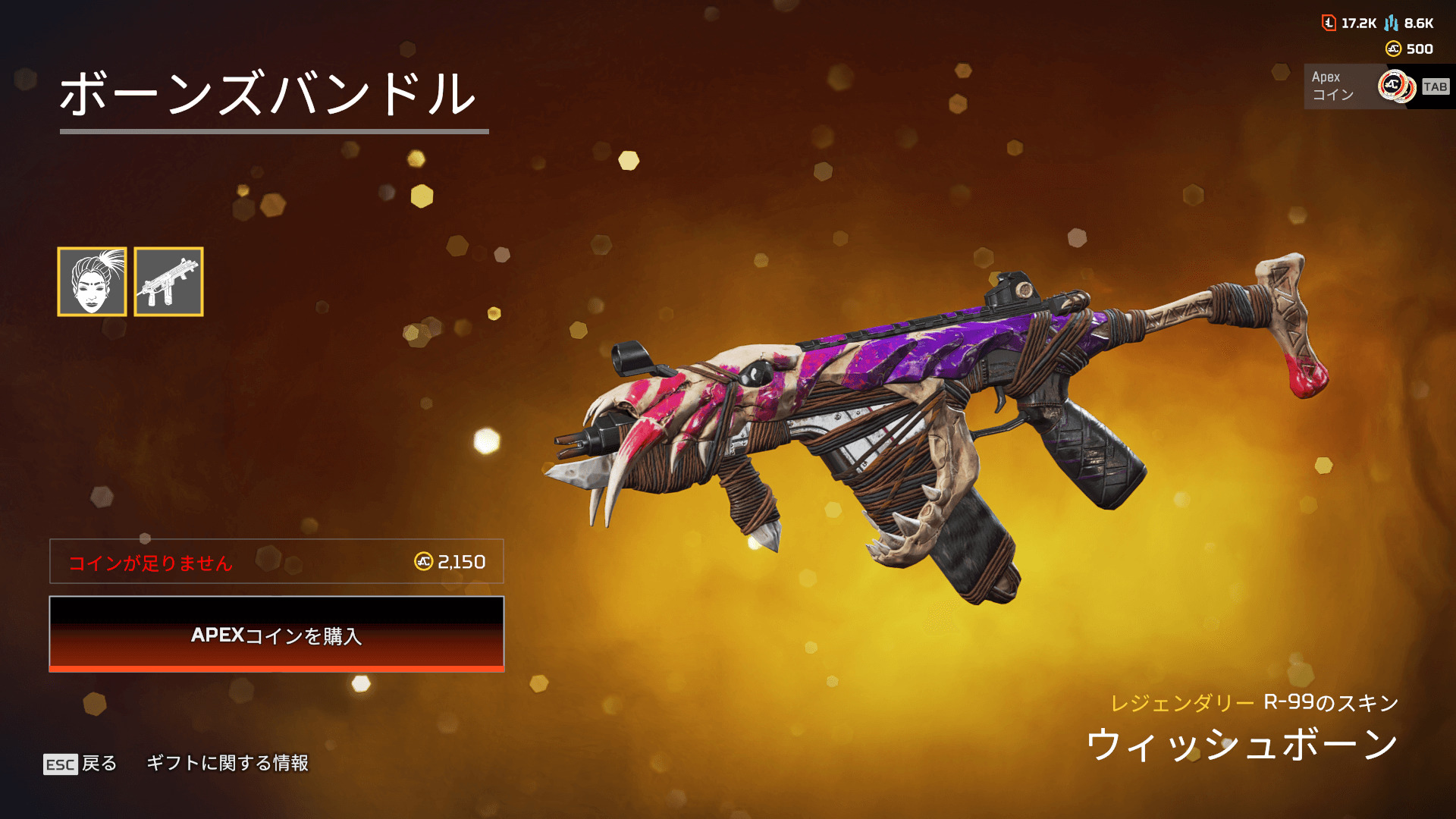Select the legend character skin thumbnail
This screenshot has height=819, width=1456.
(92, 281)
